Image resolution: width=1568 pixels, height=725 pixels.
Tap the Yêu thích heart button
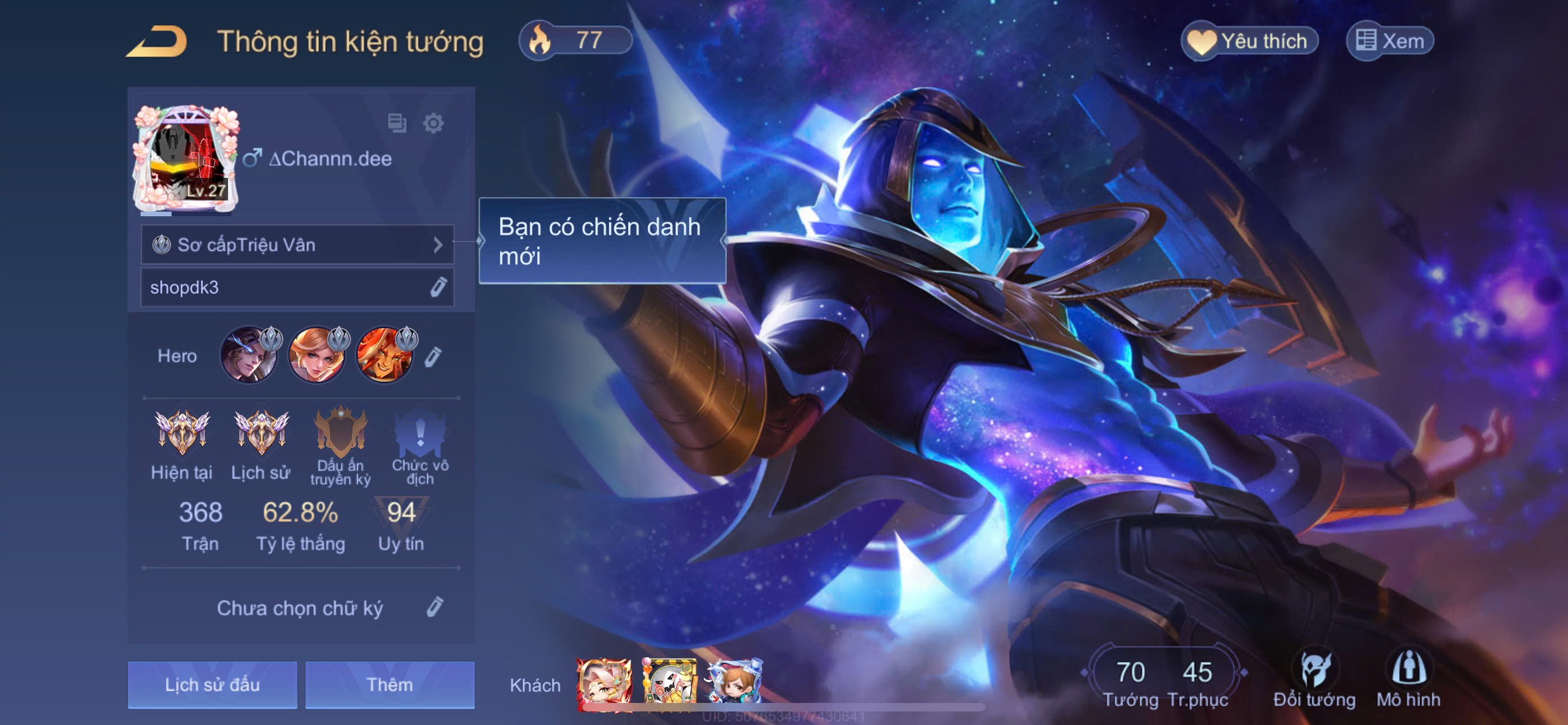click(1249, 41)
